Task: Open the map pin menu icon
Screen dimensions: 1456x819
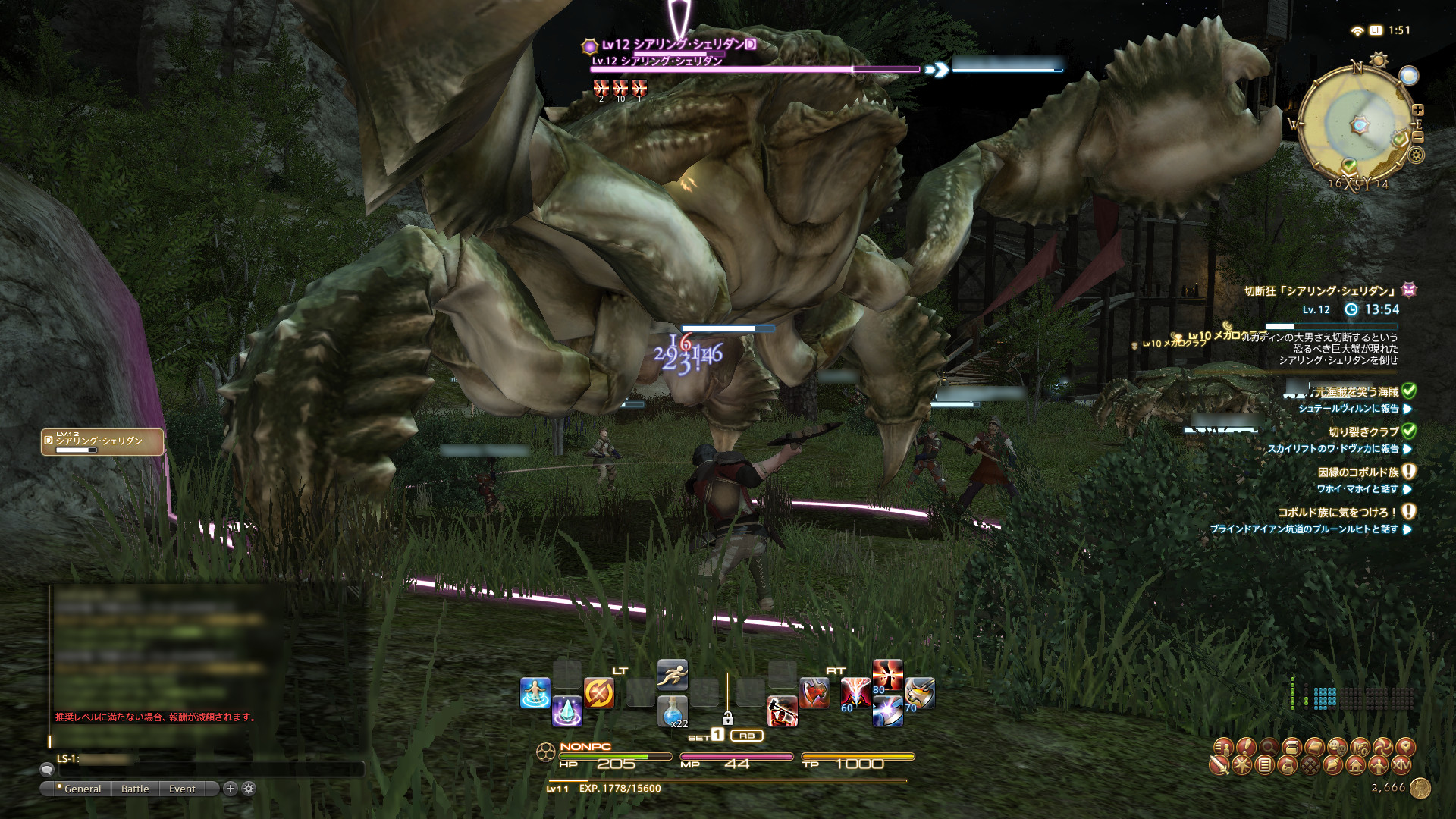Action: click(1405, 747)
